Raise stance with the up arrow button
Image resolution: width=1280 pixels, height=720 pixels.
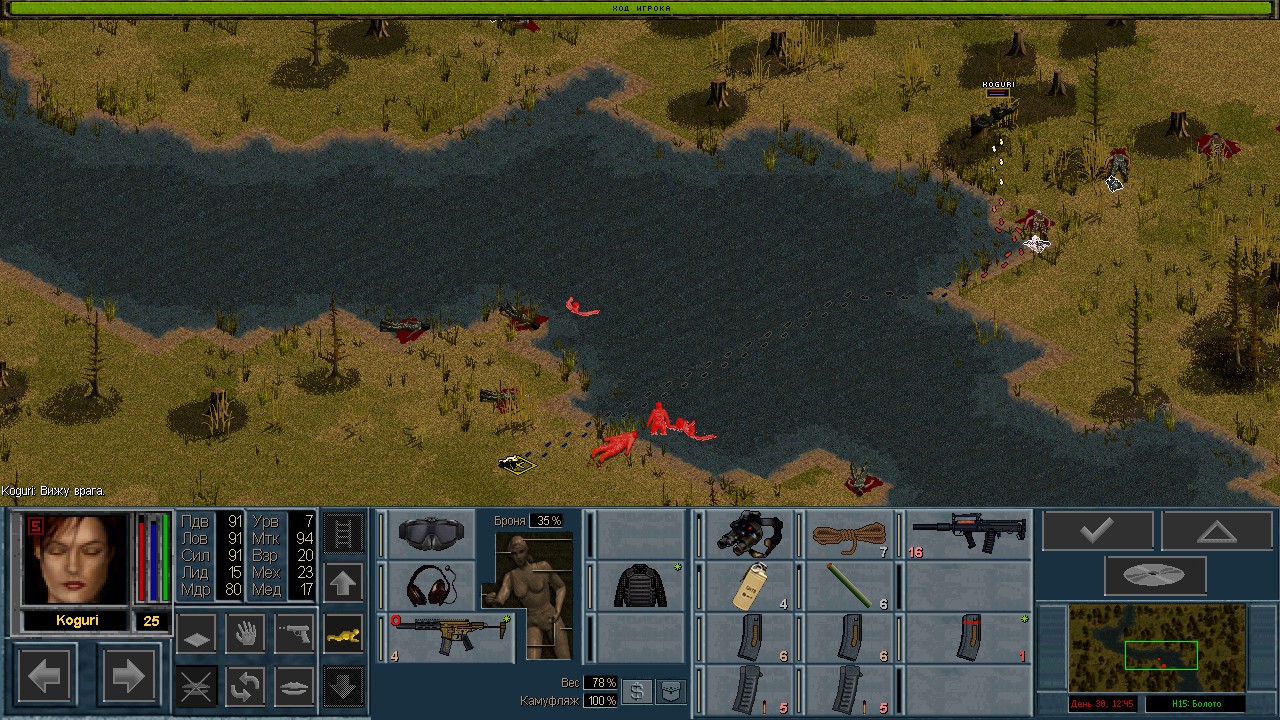point(343,583)
